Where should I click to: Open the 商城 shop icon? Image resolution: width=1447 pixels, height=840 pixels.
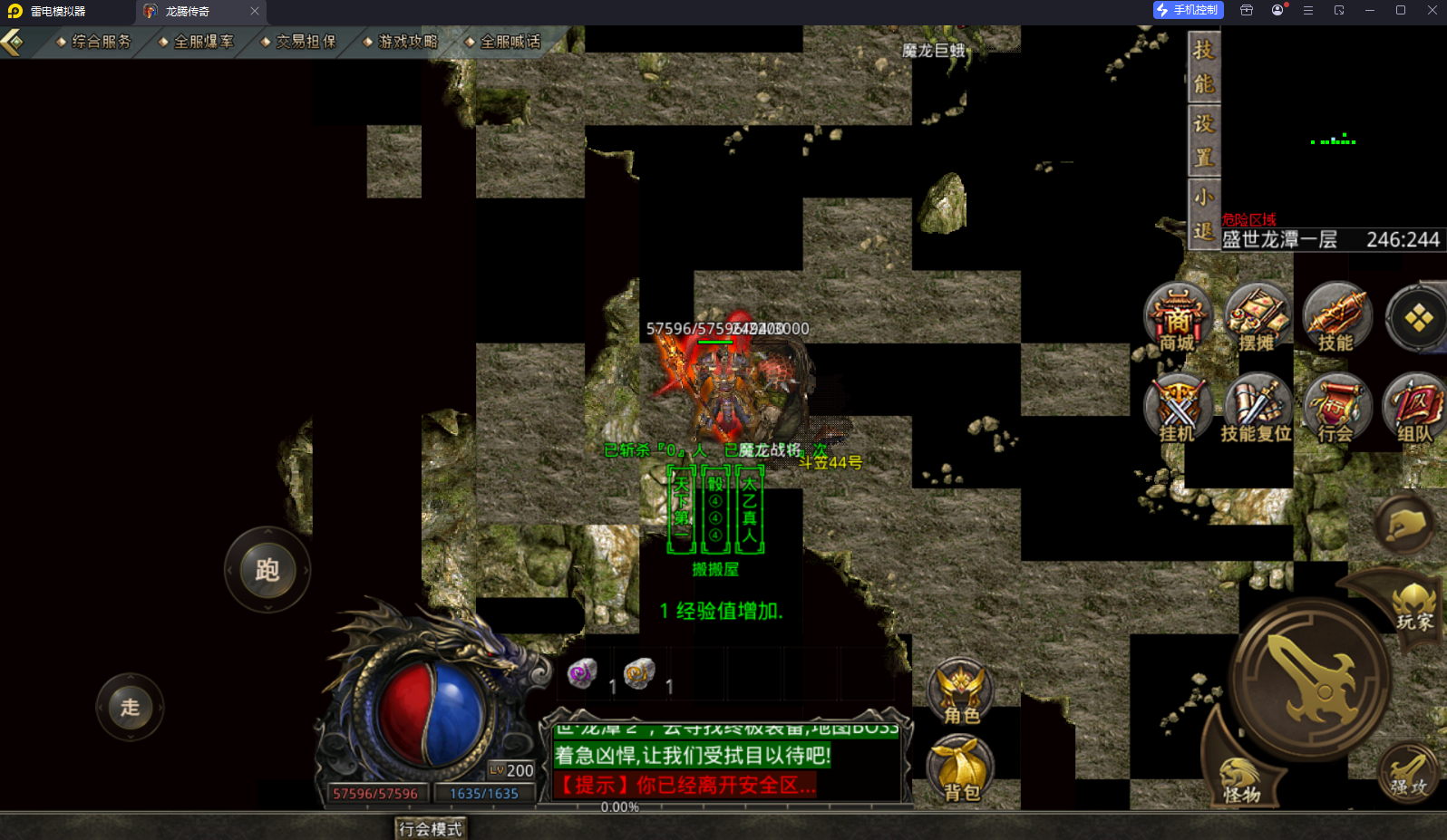coord(1177,317)
